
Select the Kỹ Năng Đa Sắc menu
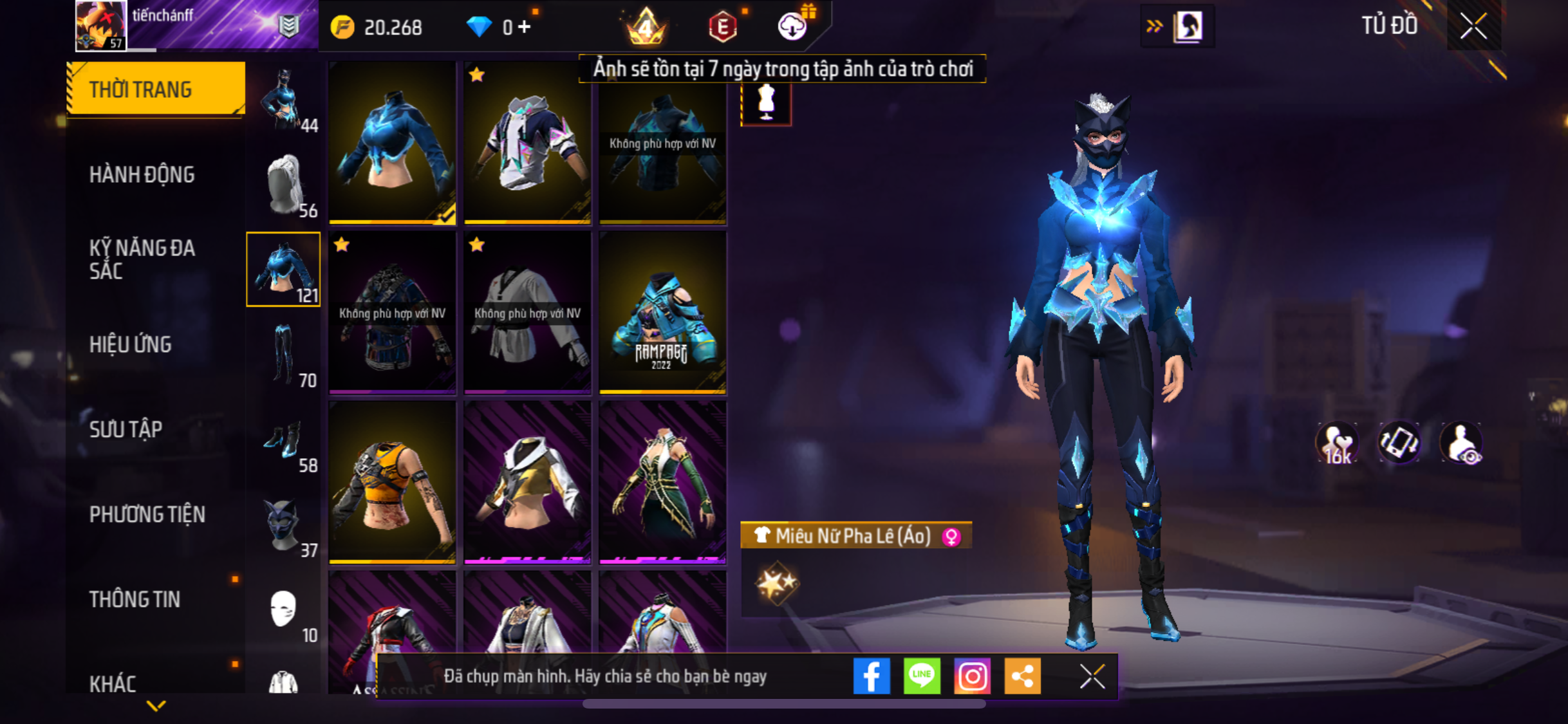coord(142,259)
